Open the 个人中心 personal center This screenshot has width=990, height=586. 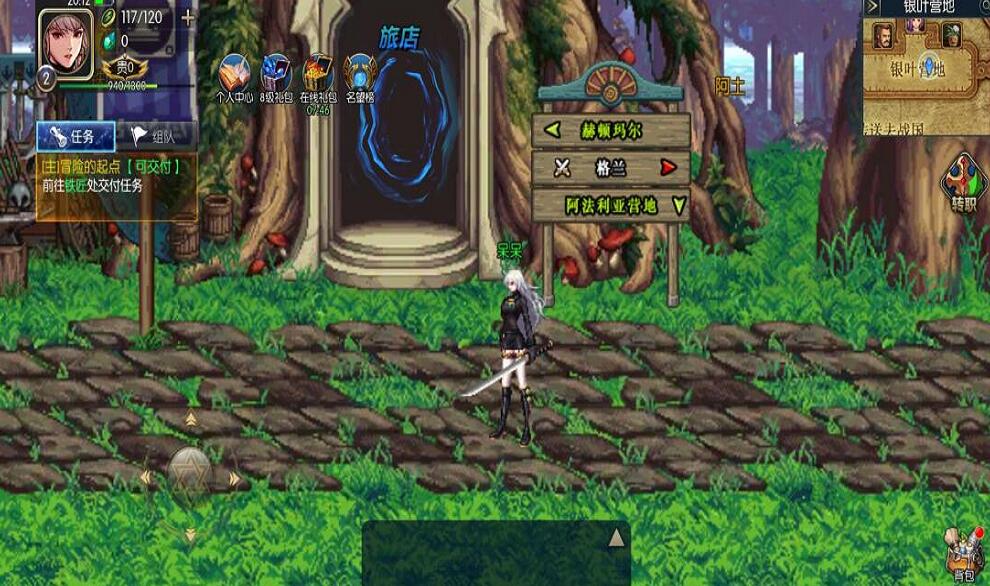(x=235, y=77)
